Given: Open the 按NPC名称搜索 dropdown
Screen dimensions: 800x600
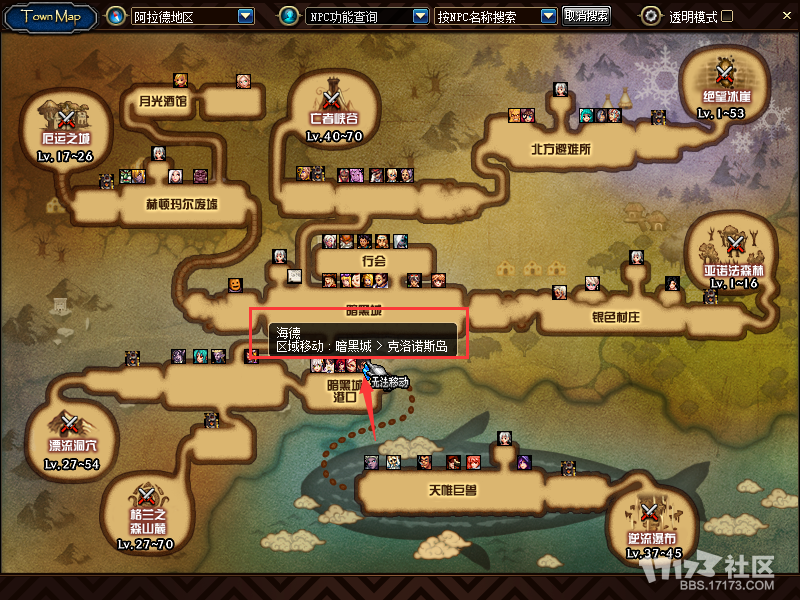Looking at the screenshot, I should pyautogui.click(x=548, y=16).
